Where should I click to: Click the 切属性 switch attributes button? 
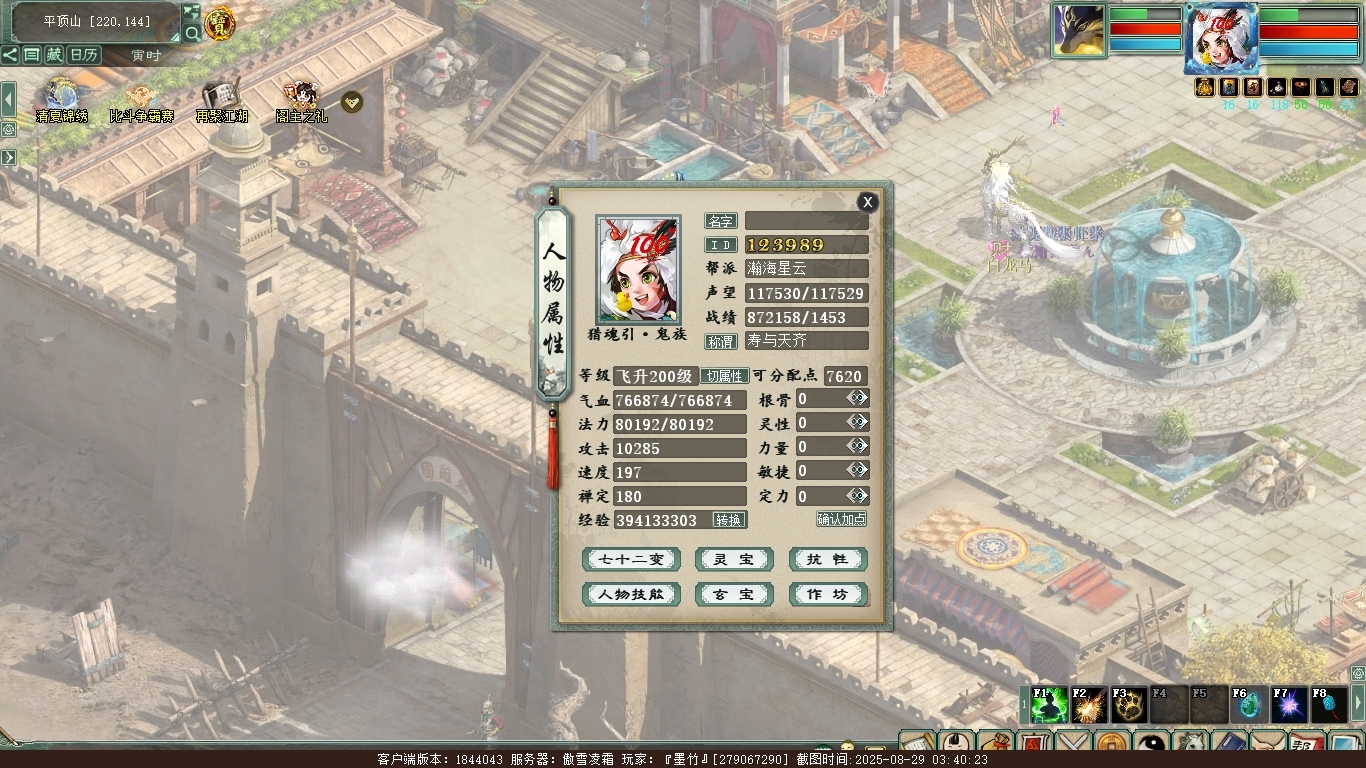(x=723, y=376)
